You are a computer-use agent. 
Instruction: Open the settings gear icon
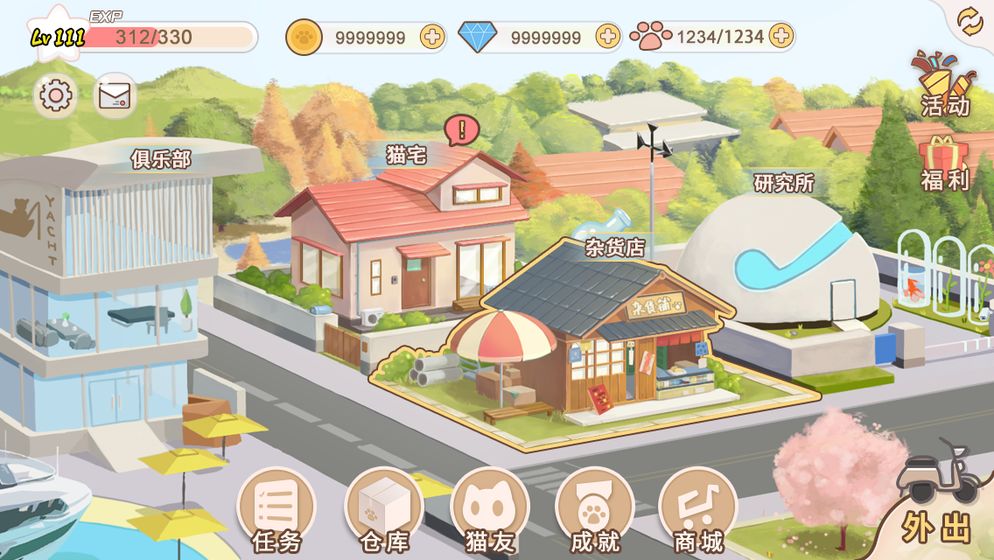[x=55, y=96]
